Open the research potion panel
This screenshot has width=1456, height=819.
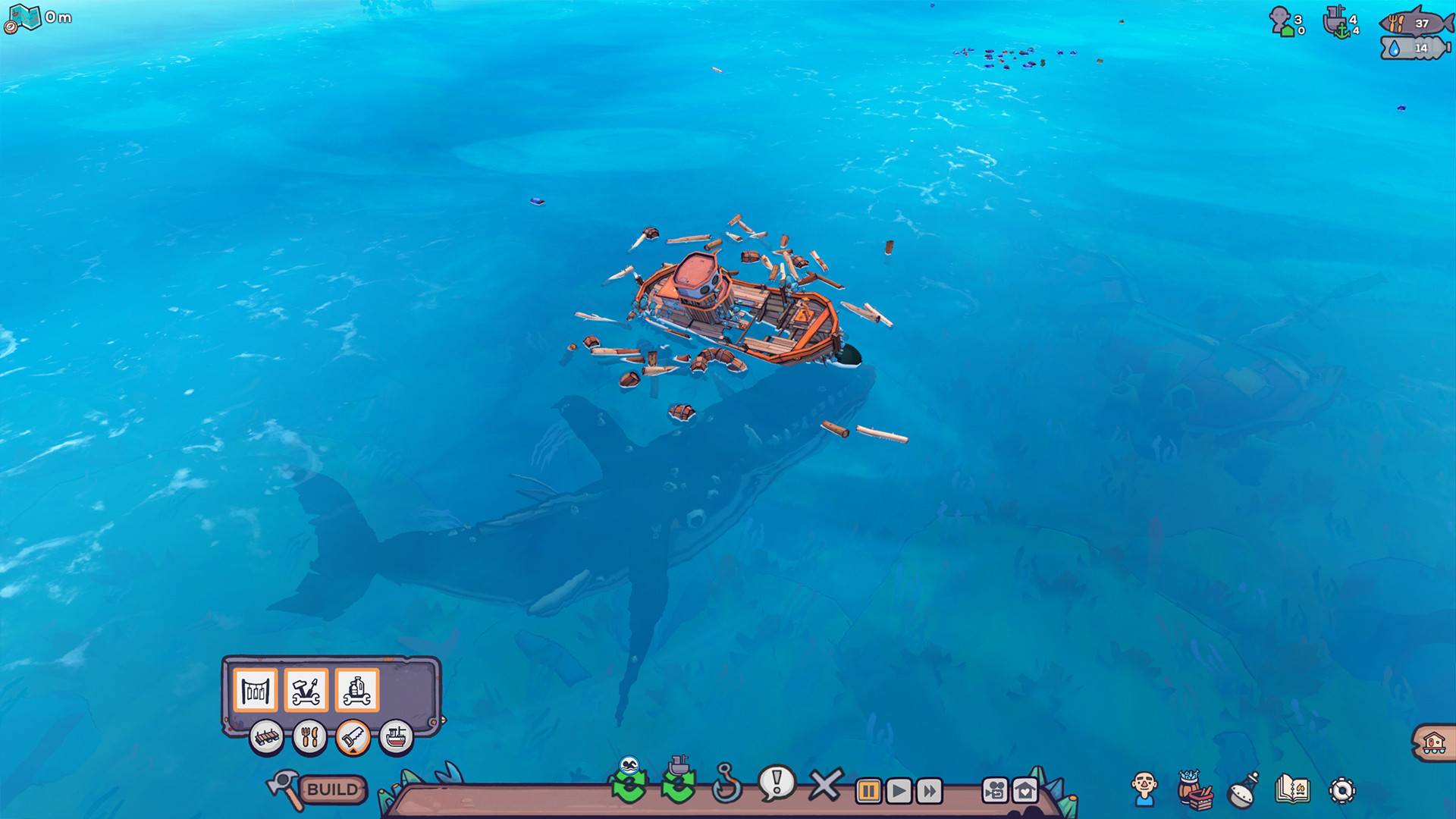click(x=1240, y=789)
